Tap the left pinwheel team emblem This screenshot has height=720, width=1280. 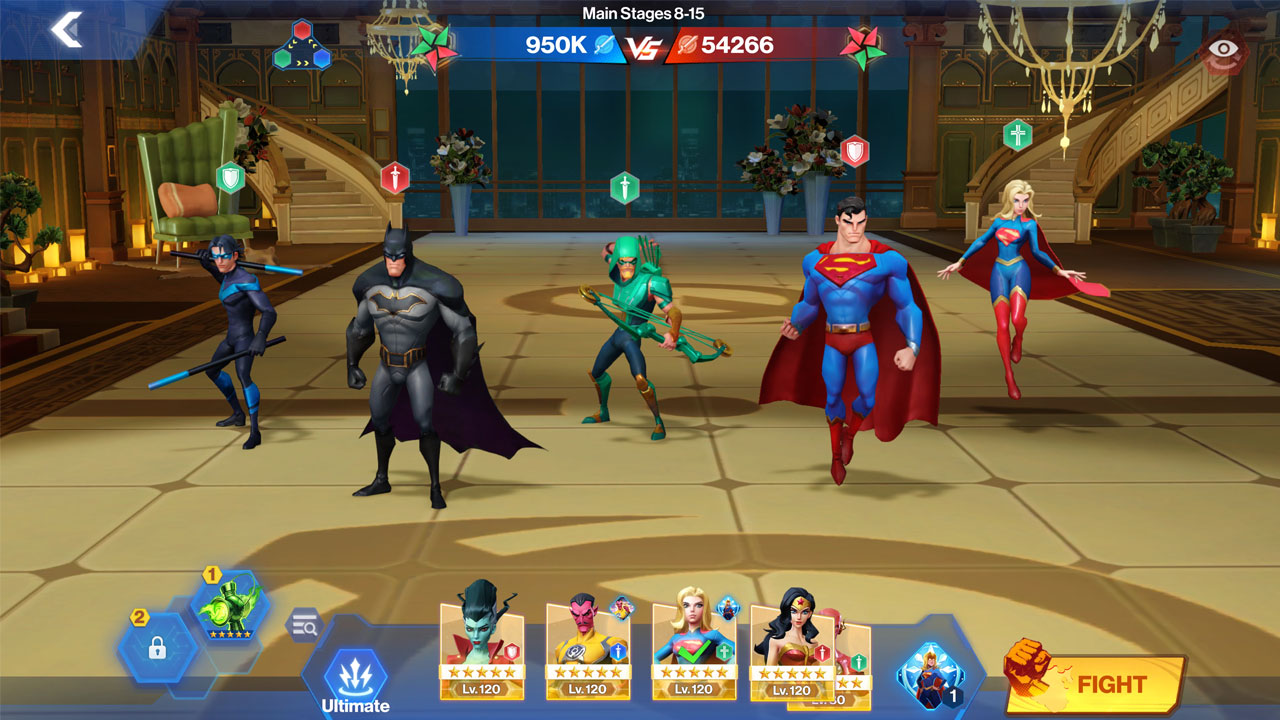[435, 46]
